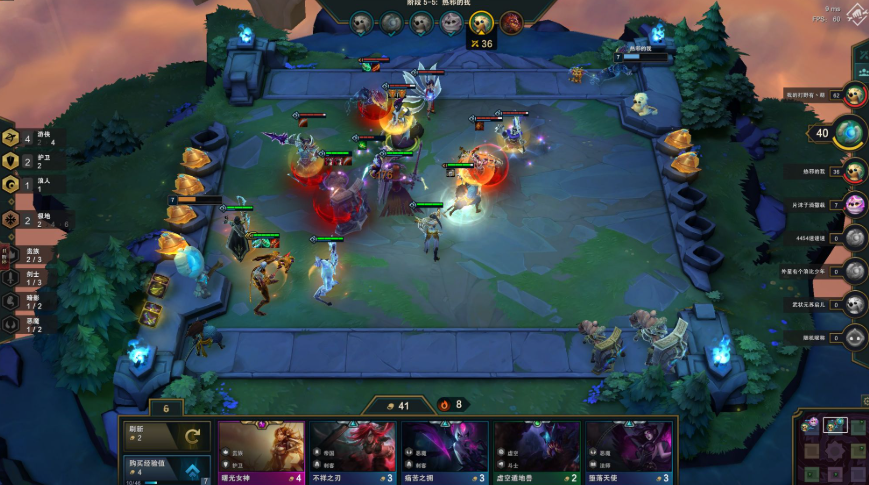Viewport: 869px width, 485px height.
Task: Select your own player portrait at 40 health
Action: click(x=849, y=132)
